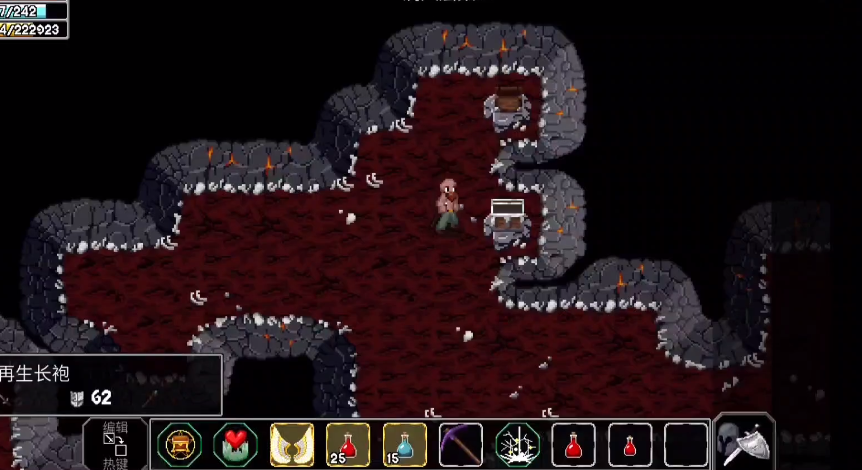The width and height of the screenshot is (862, 470).
Task: Use the golden wings hotbar slot
Action: [x=292, y=445]
